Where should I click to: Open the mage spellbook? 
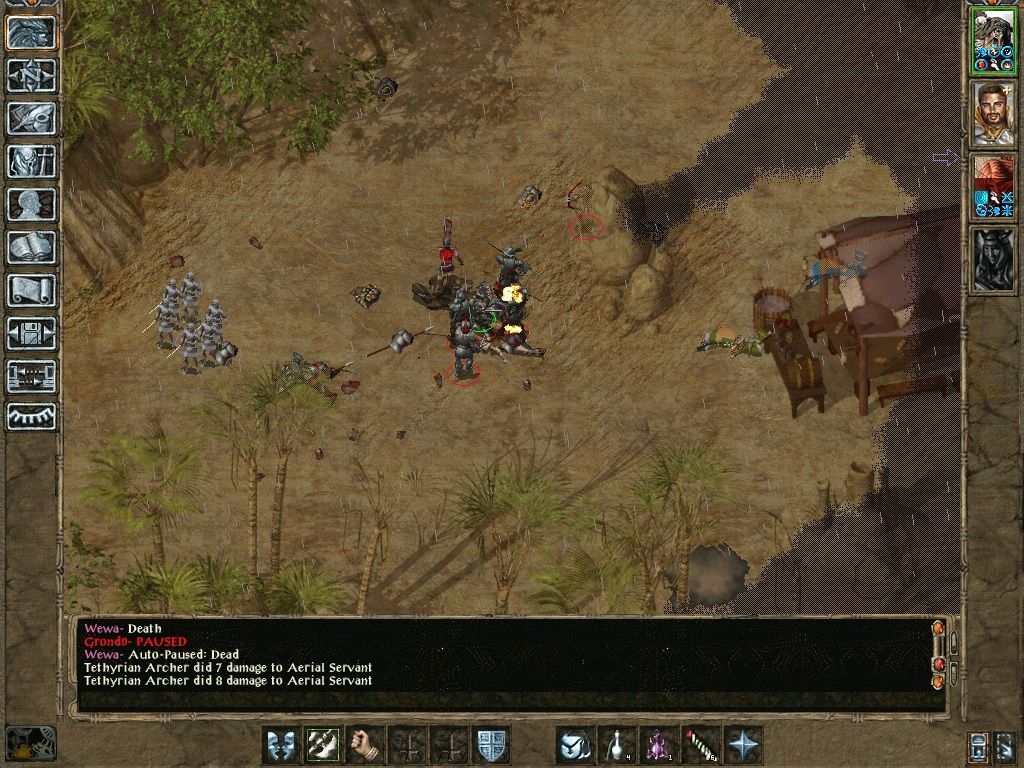point(31,247)
